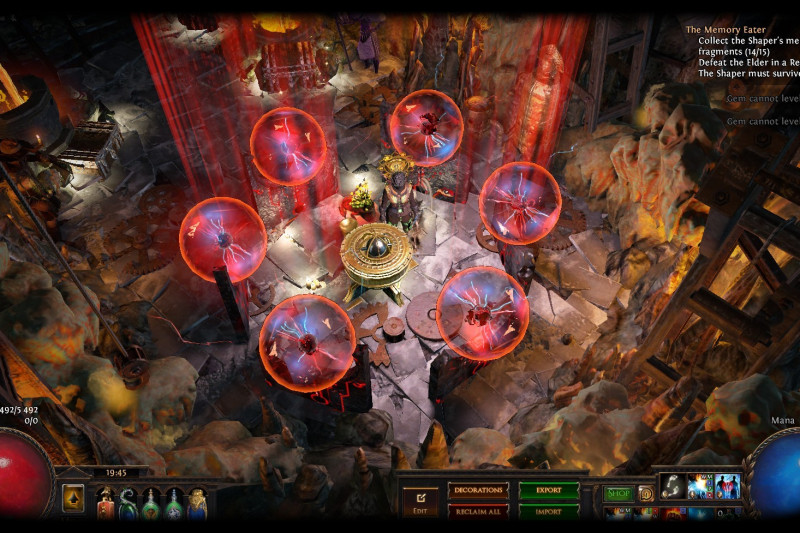This screenshot has height=533, width=800.
Task: Import a hideout layout
Action: [549, 511]
